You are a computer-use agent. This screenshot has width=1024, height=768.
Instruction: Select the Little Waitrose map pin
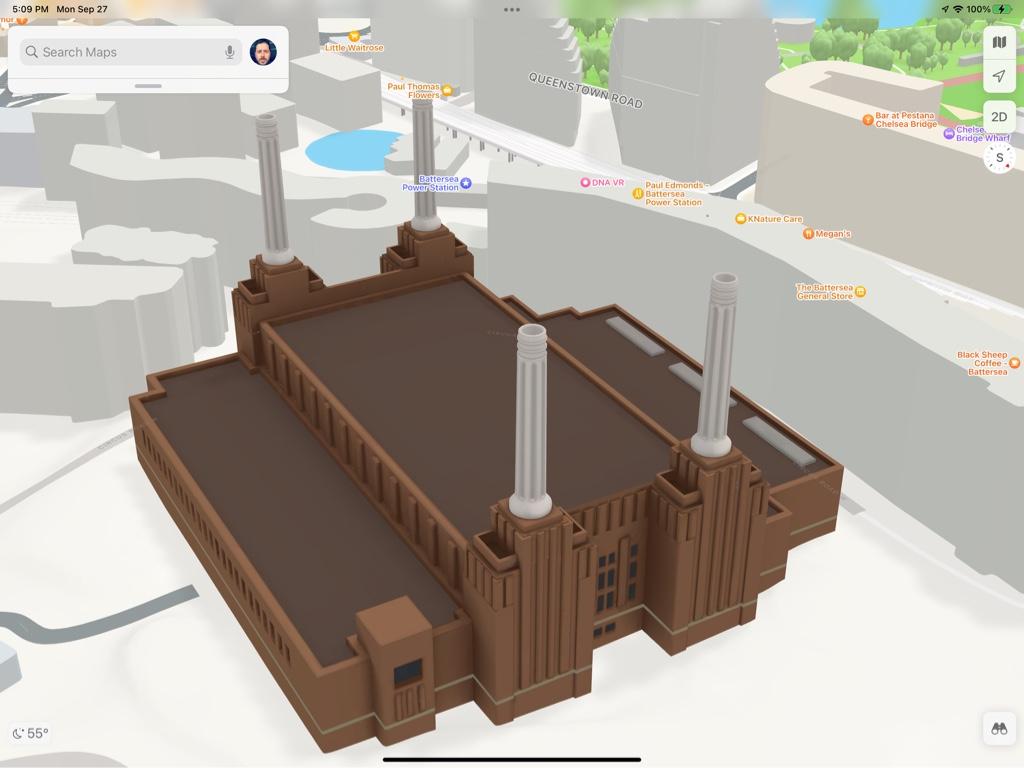click(353, 36)
